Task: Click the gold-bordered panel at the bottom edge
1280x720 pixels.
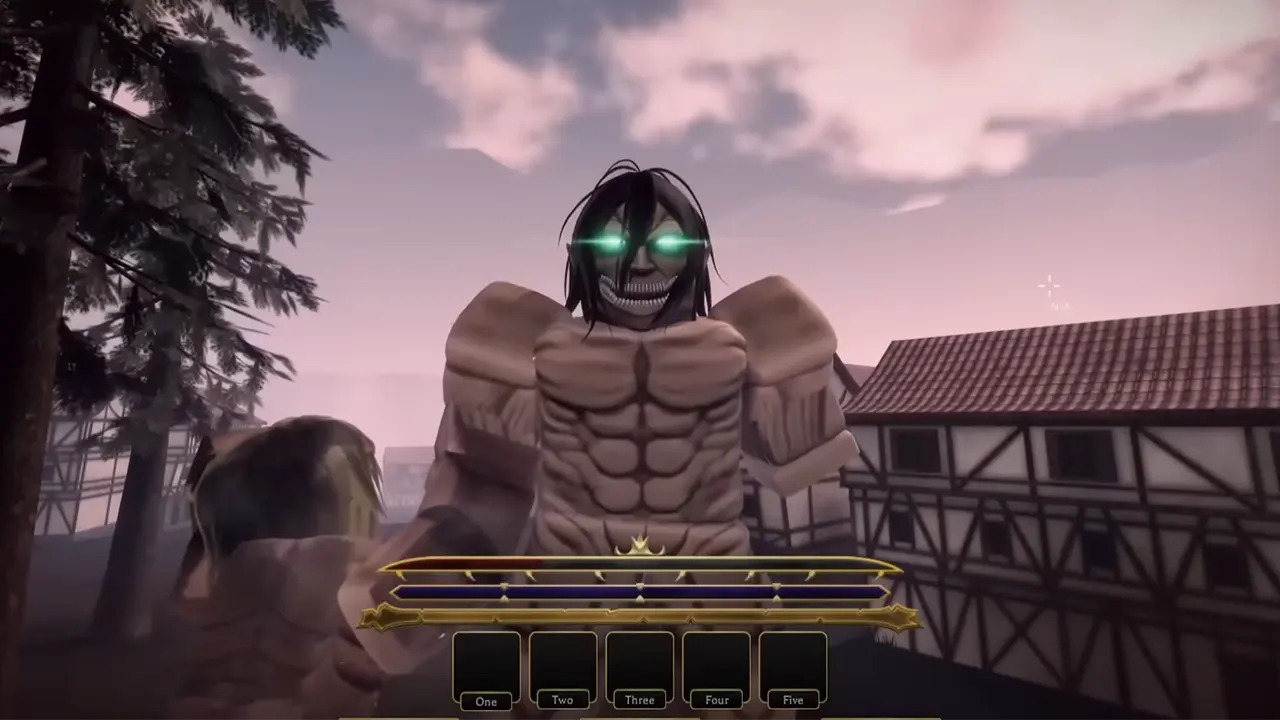Action: click(x=640, y=717)
